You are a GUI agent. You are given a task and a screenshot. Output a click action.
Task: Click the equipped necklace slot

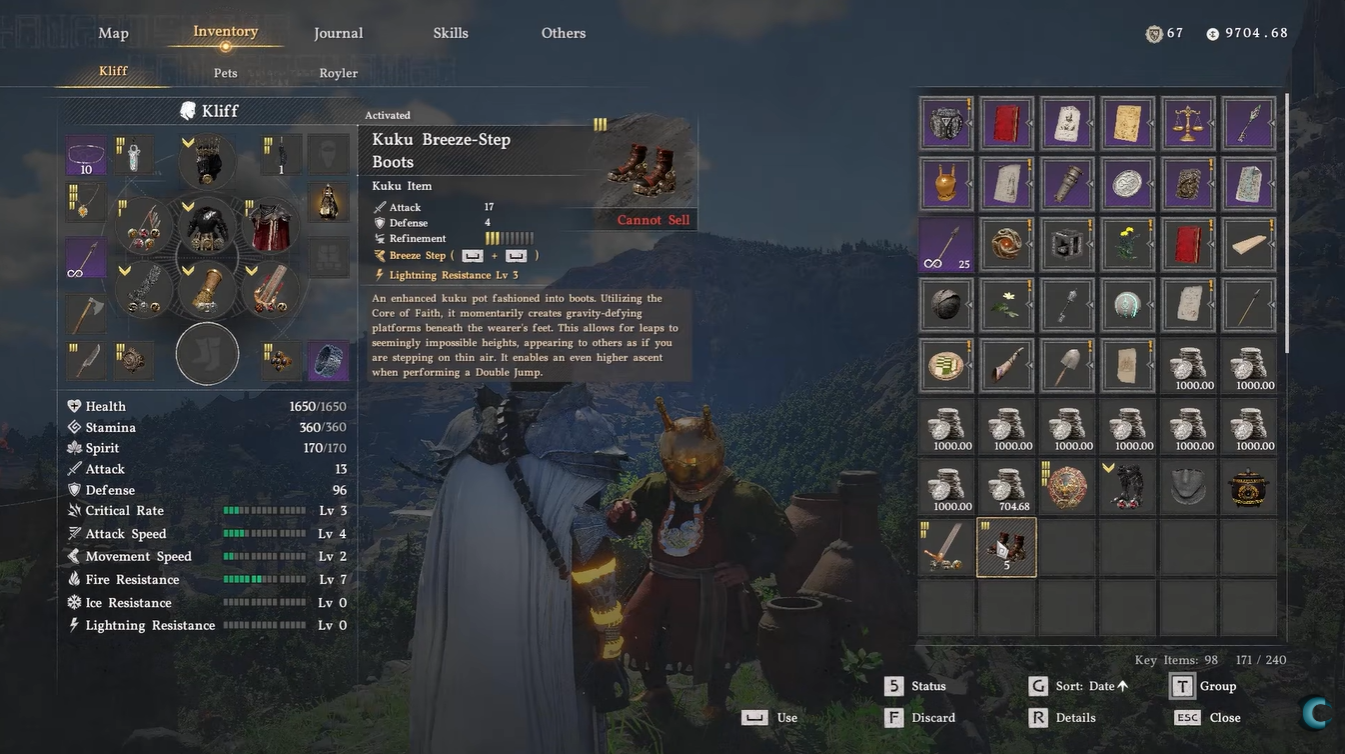[86, 202]
